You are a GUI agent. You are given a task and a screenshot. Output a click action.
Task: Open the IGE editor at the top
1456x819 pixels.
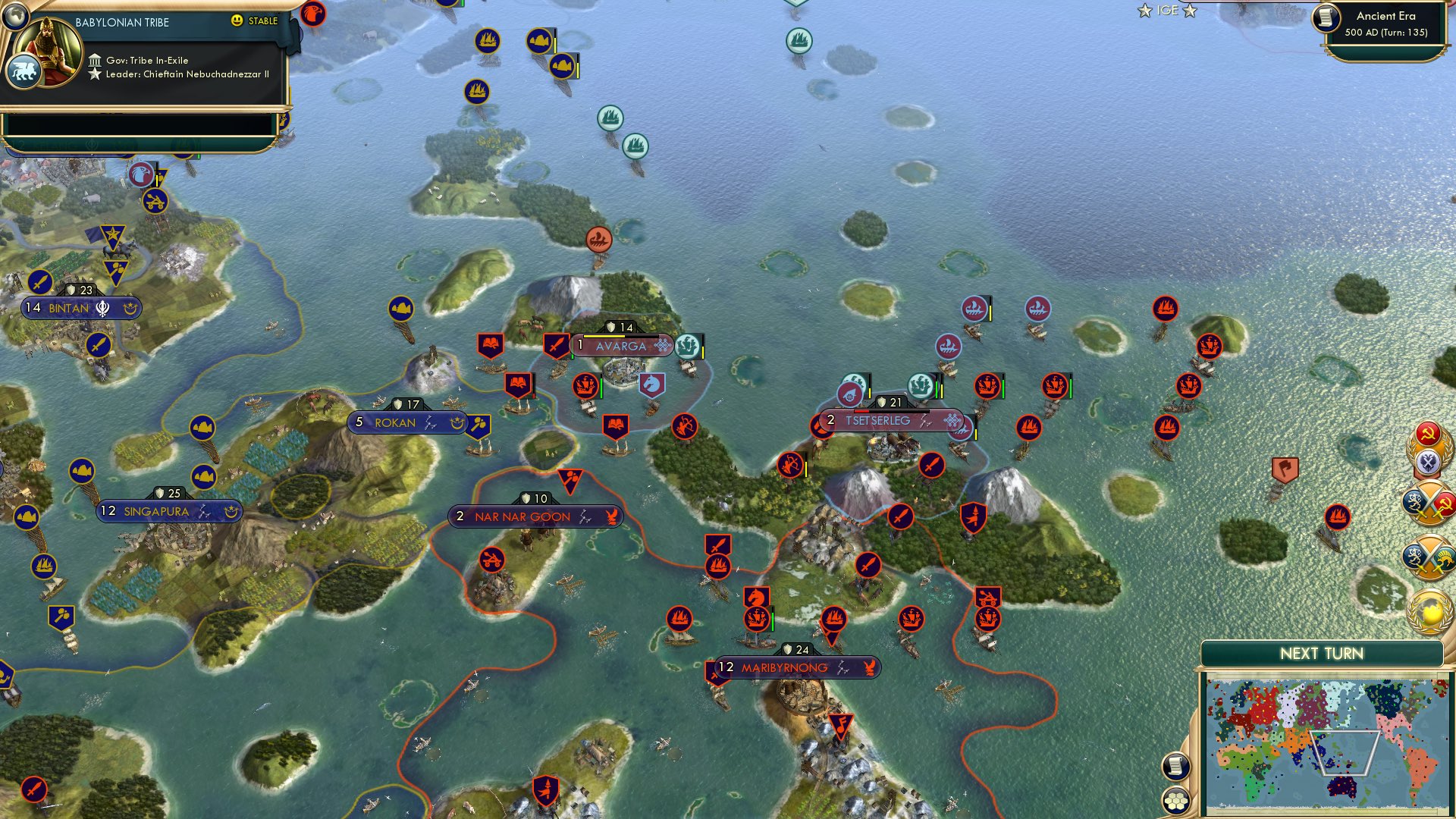[1166, 11]
